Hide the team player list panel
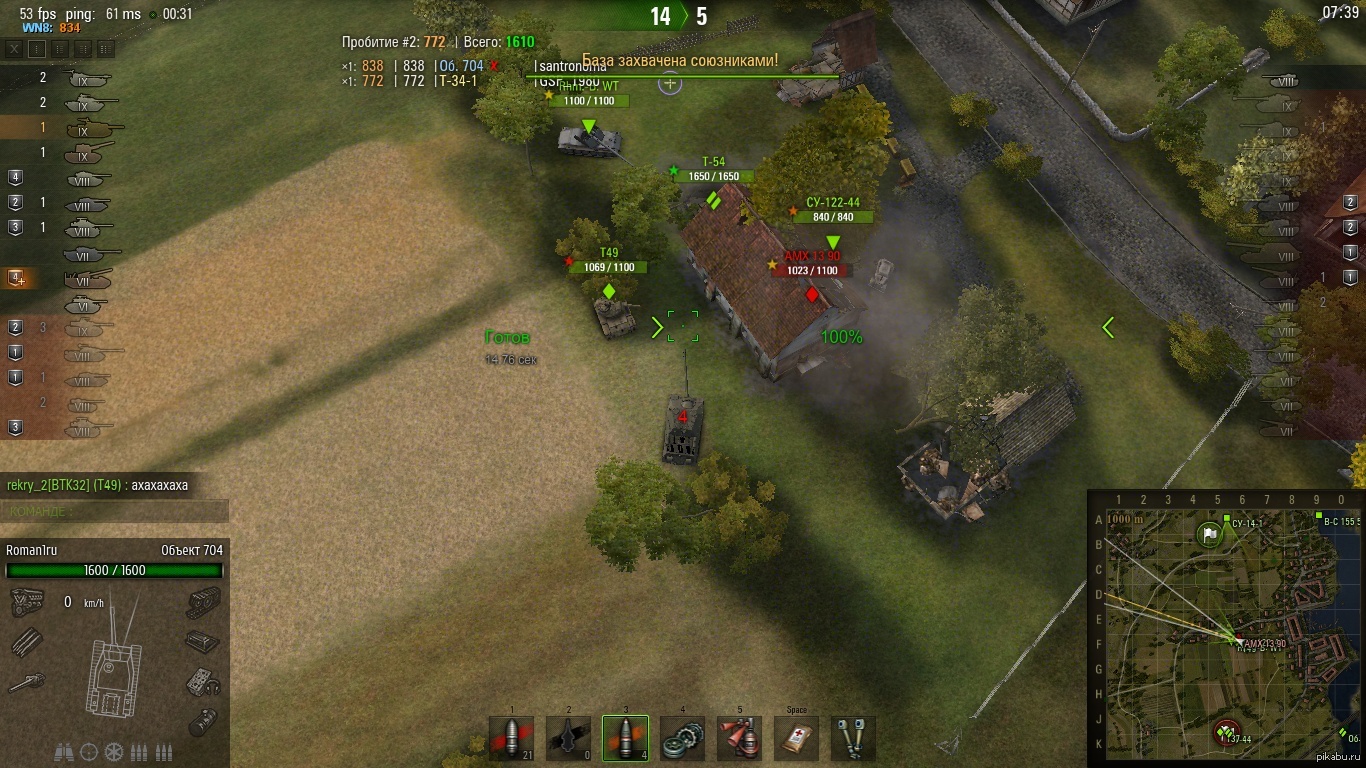Image resolution: width=1366 pixels, height=768 pixels. pos(14,48)
